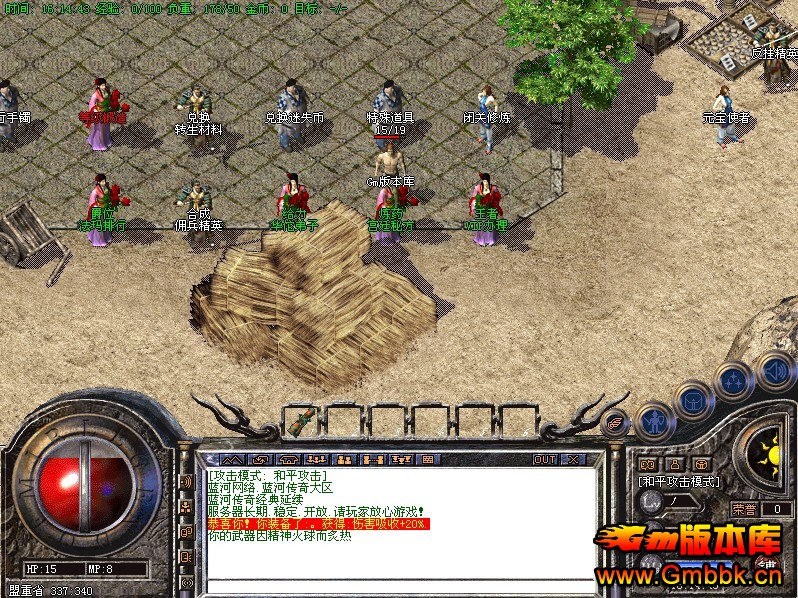
Task: Close the game with the X button
Action: pos(573,459)
